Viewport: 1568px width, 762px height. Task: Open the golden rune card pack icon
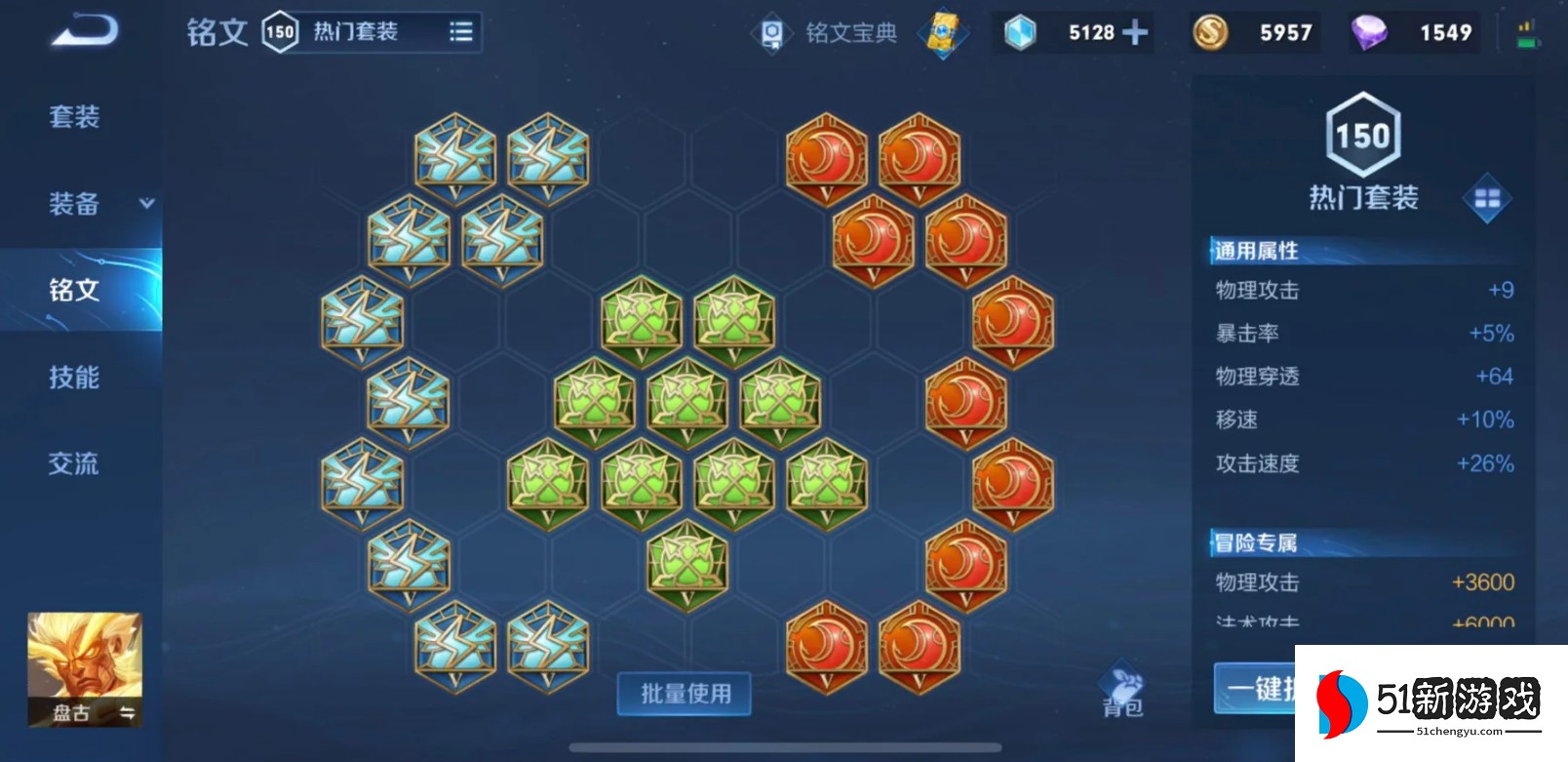[x=942, y=31]
